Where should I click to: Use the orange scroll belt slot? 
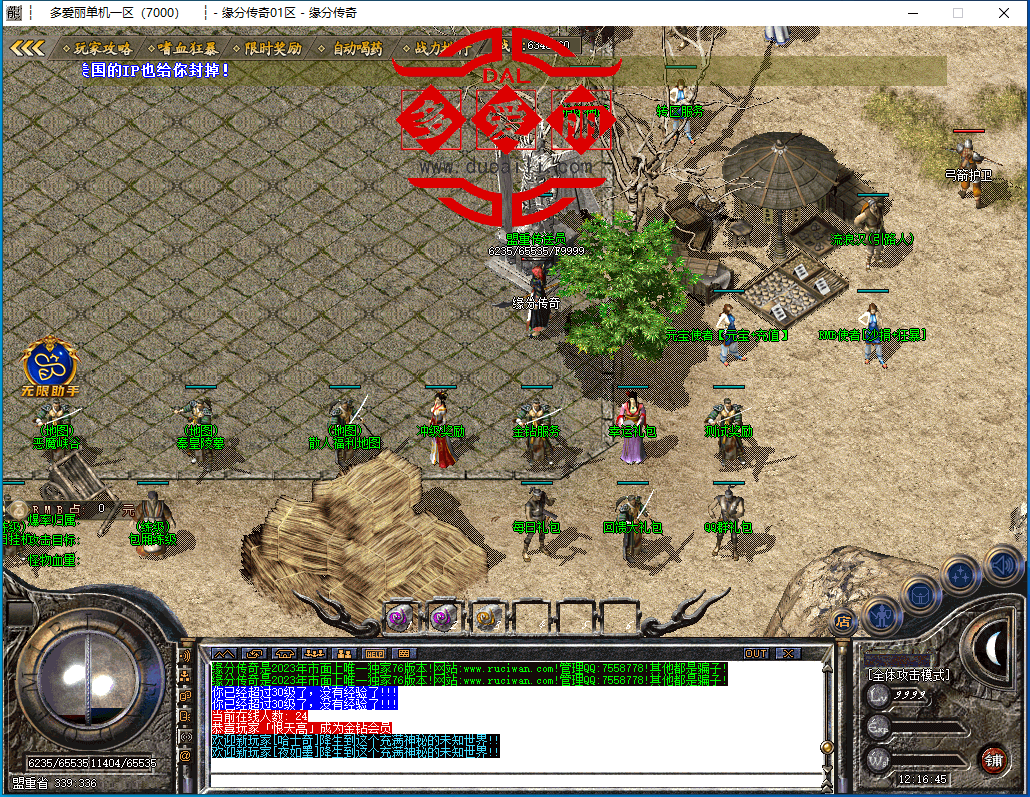487,617
